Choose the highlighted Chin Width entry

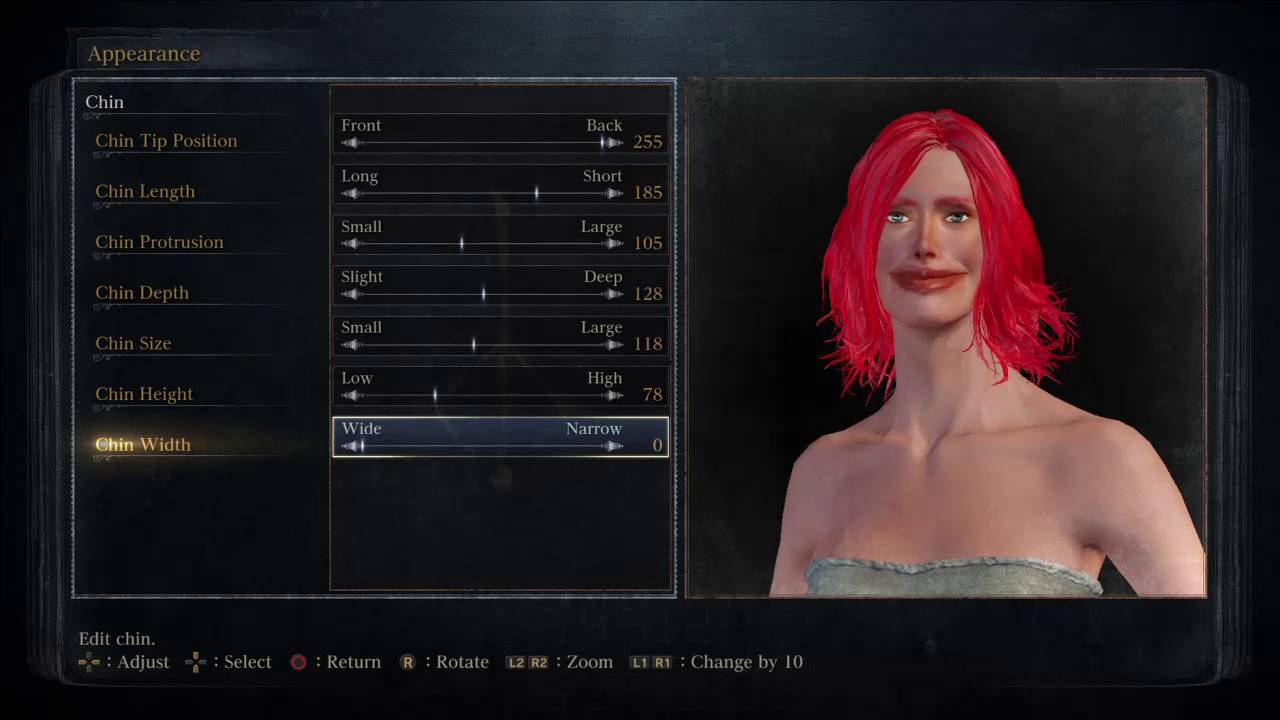[143, 445]
